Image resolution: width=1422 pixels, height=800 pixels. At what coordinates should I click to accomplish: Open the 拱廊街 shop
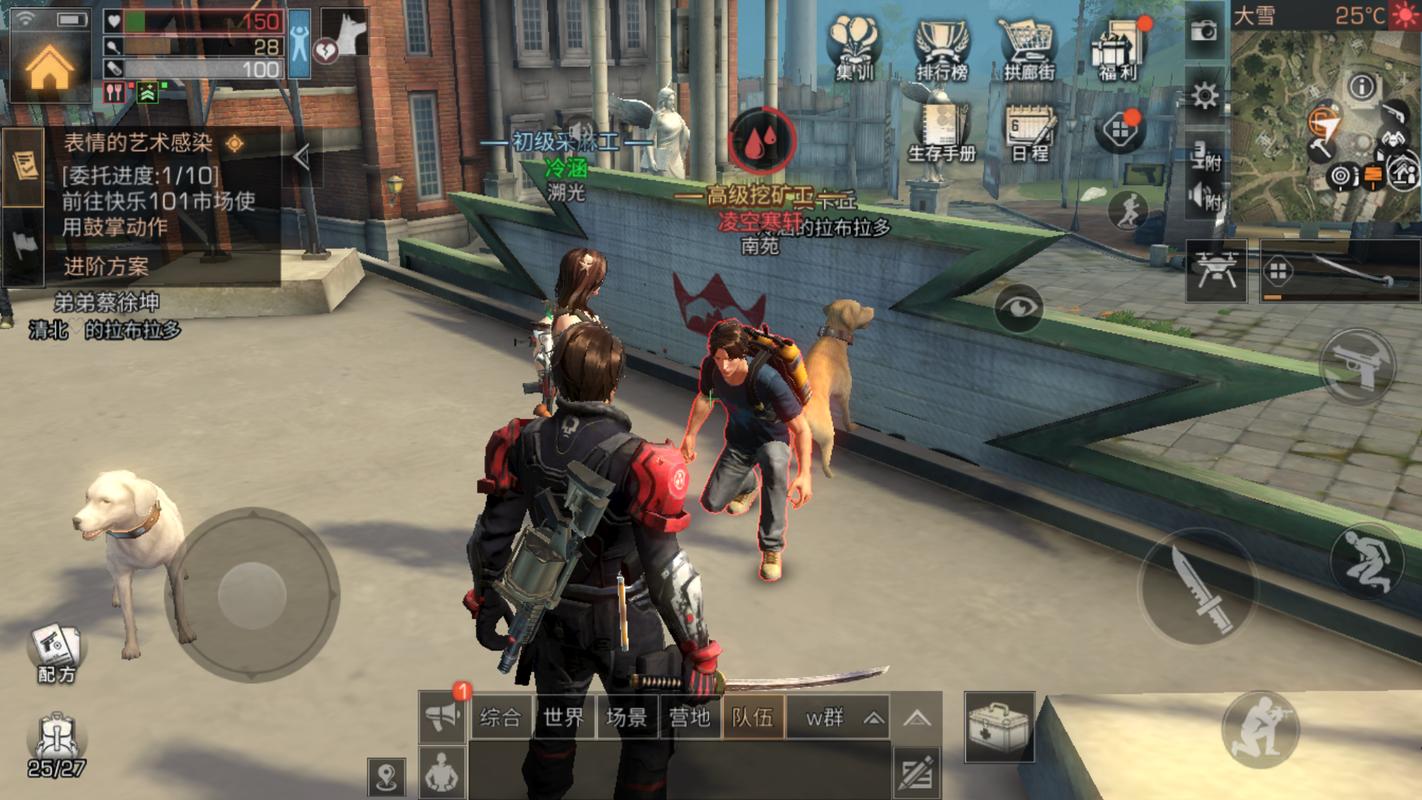[x=1029, y=48]
